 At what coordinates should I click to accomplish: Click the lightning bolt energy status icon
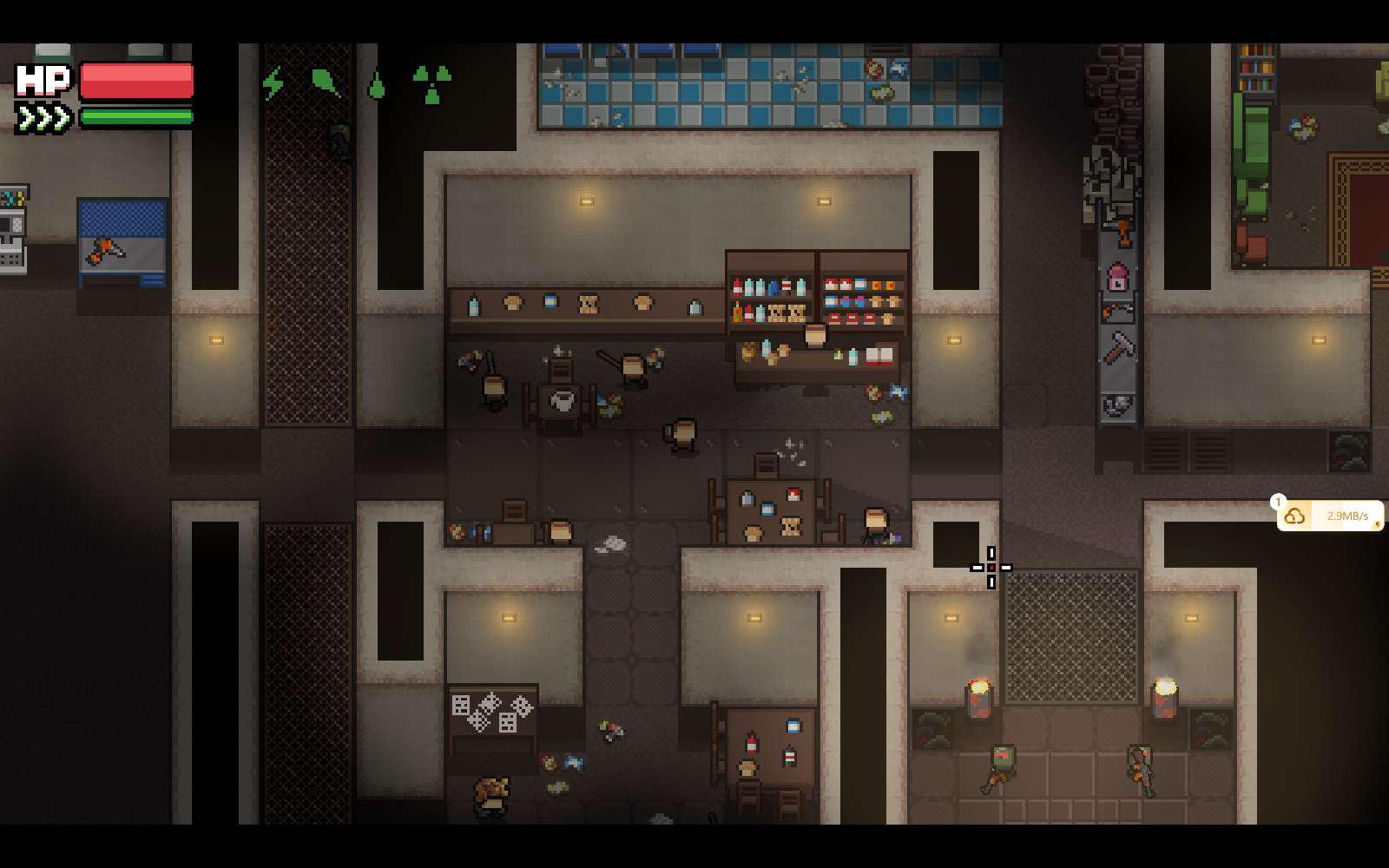(273, 83)
